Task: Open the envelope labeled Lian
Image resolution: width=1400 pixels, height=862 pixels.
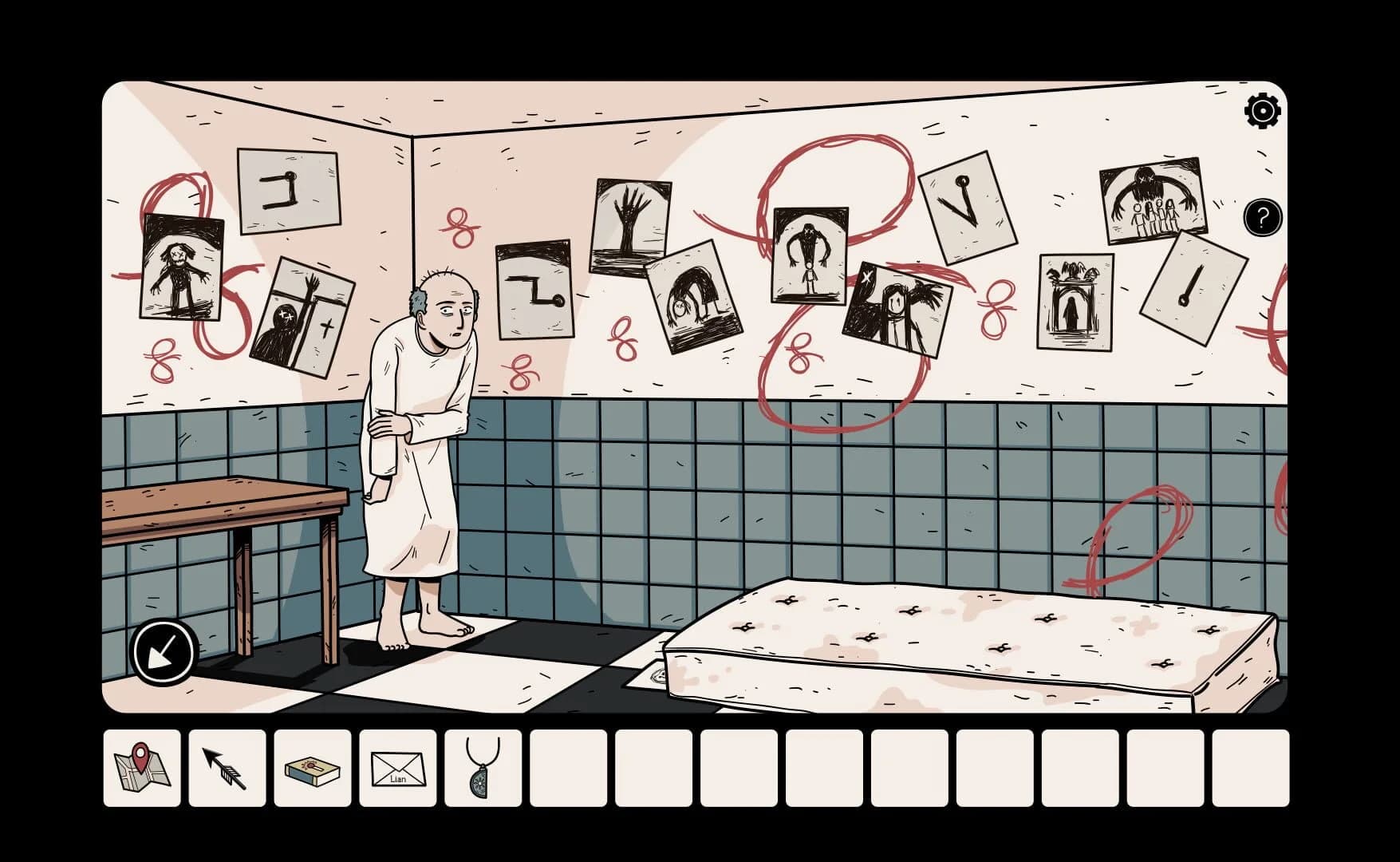Action: [399, 769]
